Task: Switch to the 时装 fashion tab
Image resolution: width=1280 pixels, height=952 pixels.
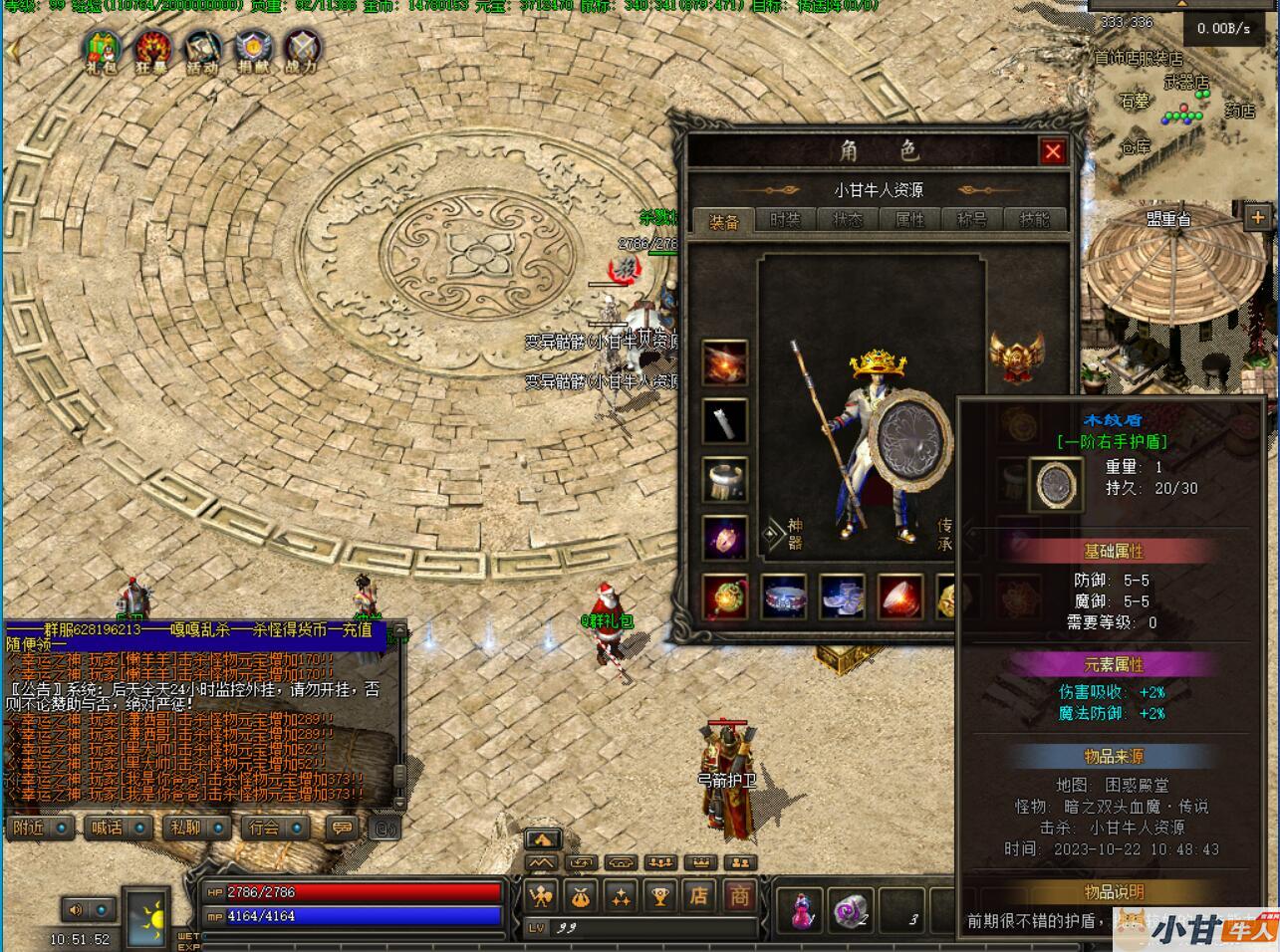Action: 785,220
